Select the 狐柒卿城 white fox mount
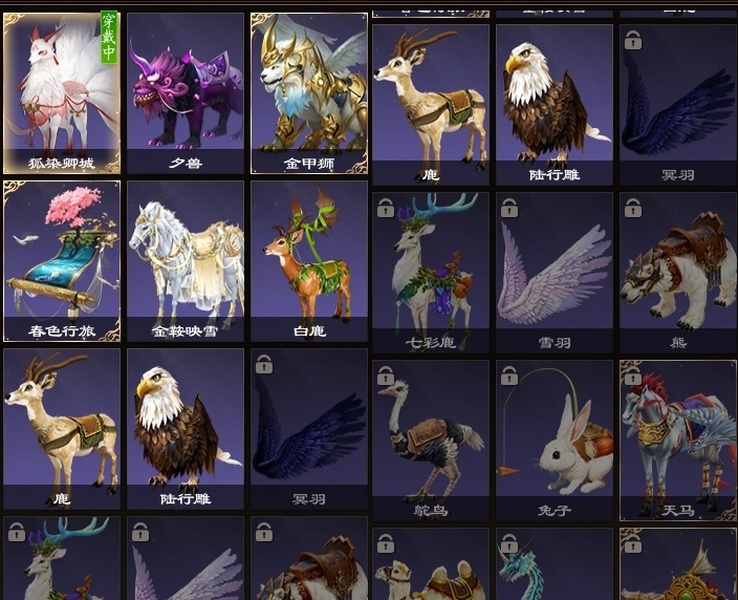738x600 pixels. [x=62, y=92]
